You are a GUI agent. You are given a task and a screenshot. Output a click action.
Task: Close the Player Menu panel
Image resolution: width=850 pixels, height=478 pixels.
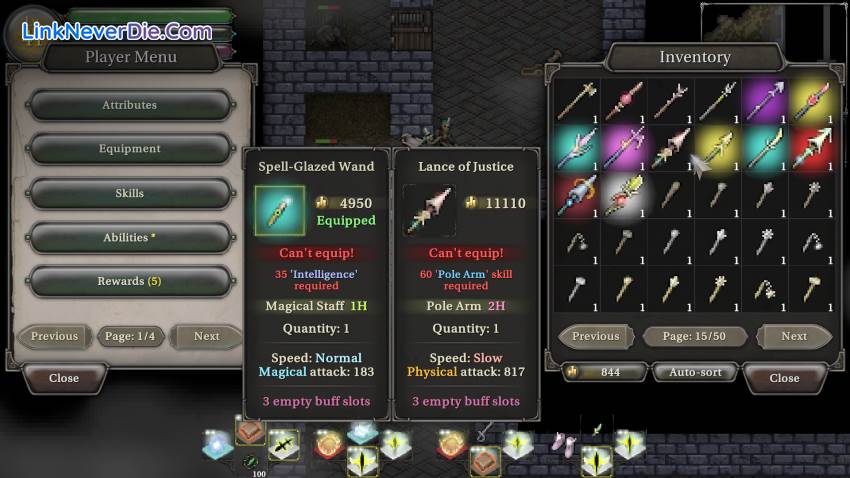point(64,378)
